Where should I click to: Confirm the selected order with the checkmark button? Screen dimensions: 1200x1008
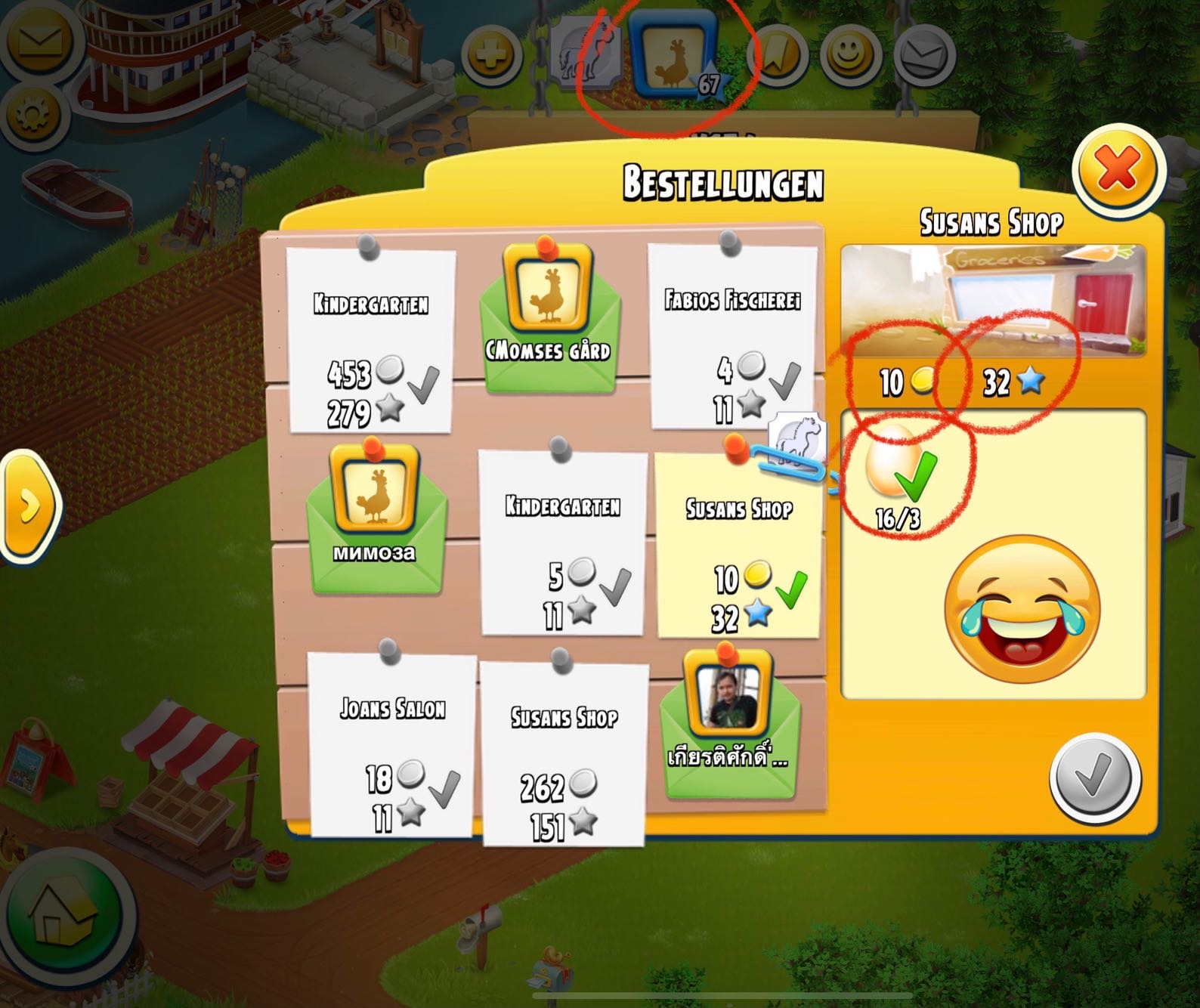(1093, 778)
